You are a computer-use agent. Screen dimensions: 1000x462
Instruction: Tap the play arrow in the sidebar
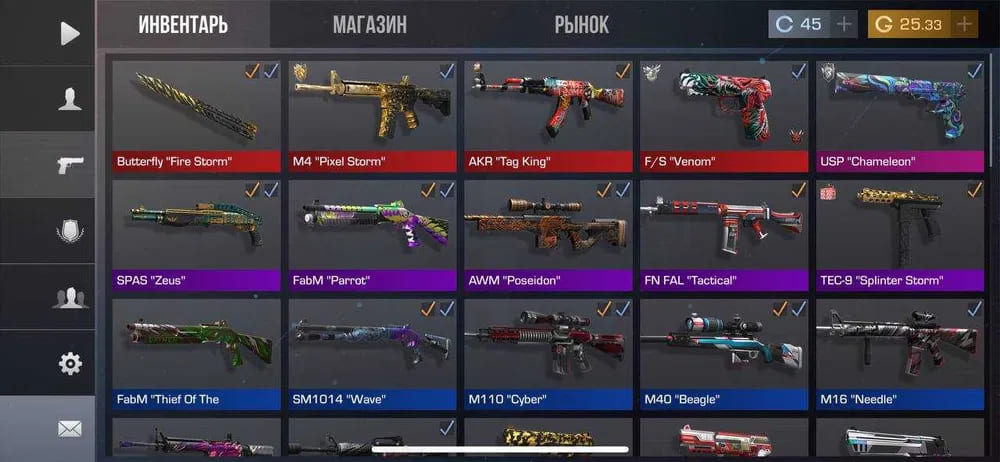tap(69, 33)
